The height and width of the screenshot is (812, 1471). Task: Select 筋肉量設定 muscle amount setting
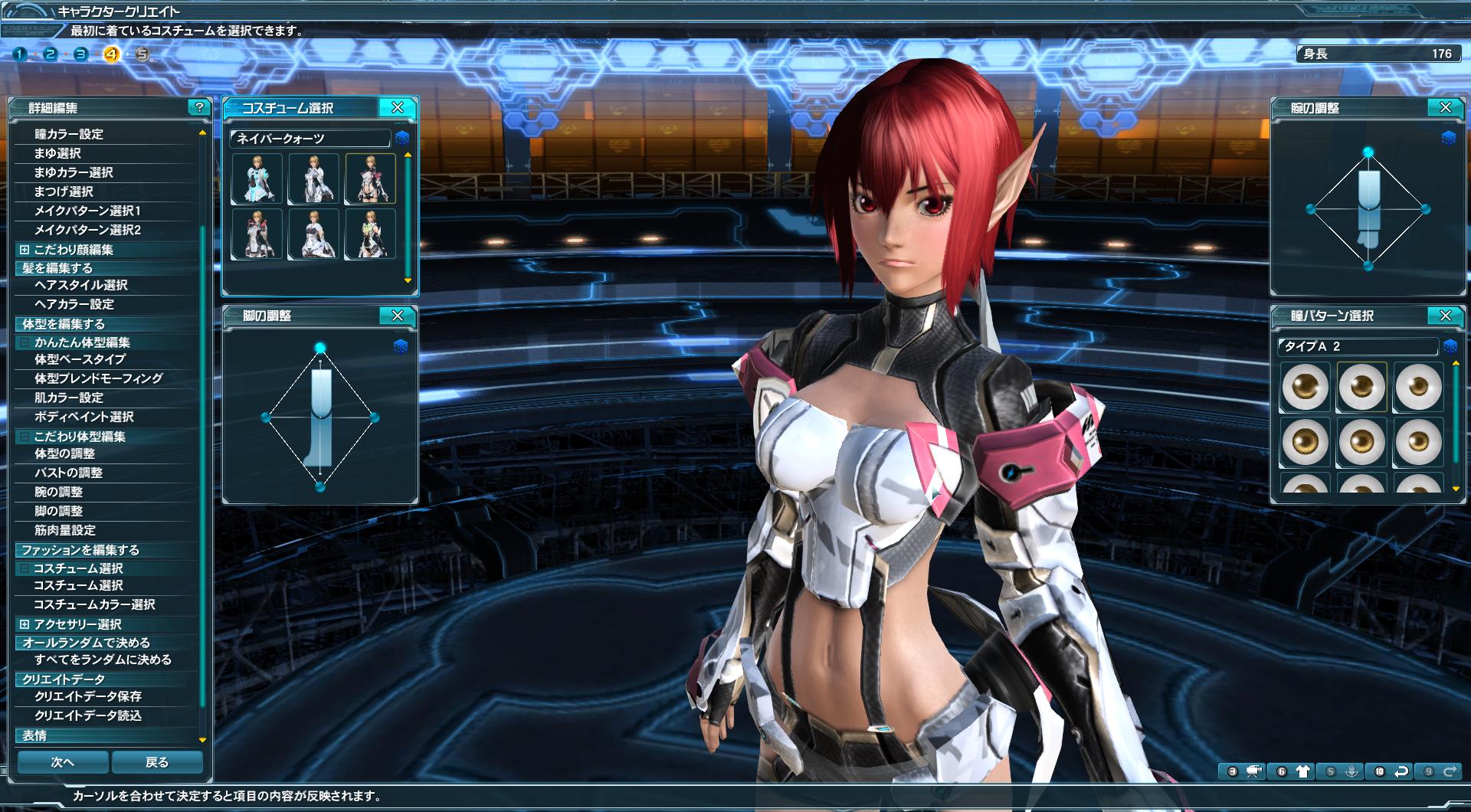point(65,530)
